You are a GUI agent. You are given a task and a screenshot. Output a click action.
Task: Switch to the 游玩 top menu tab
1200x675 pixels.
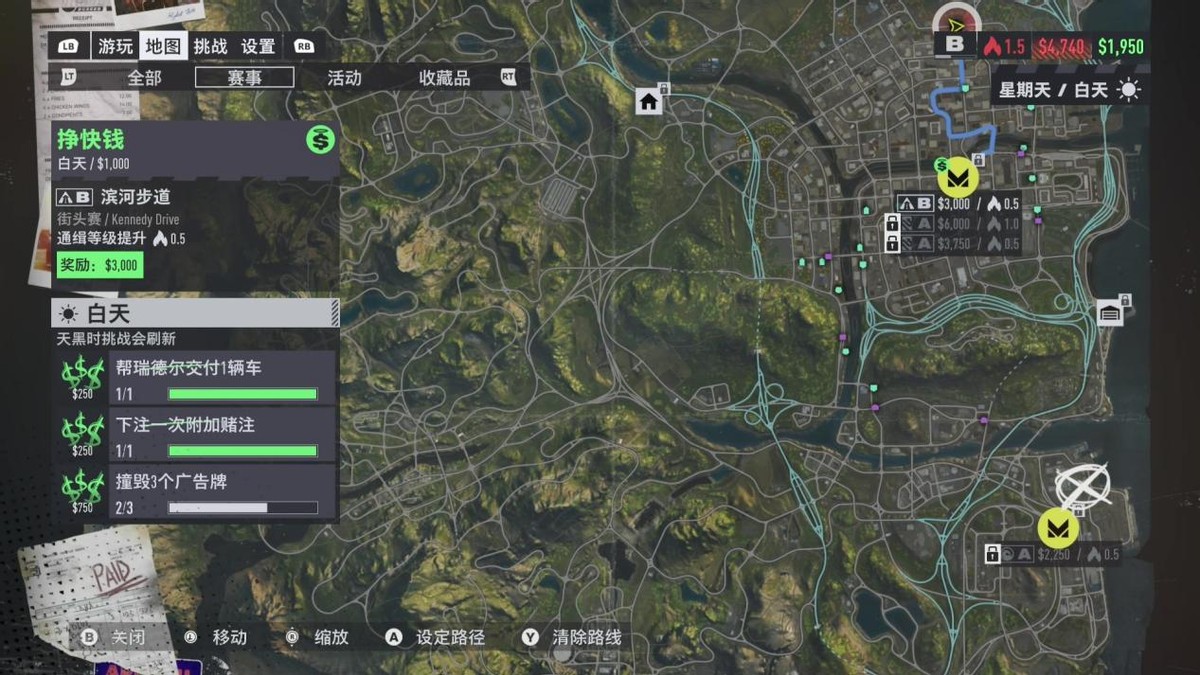click(115, 46)
